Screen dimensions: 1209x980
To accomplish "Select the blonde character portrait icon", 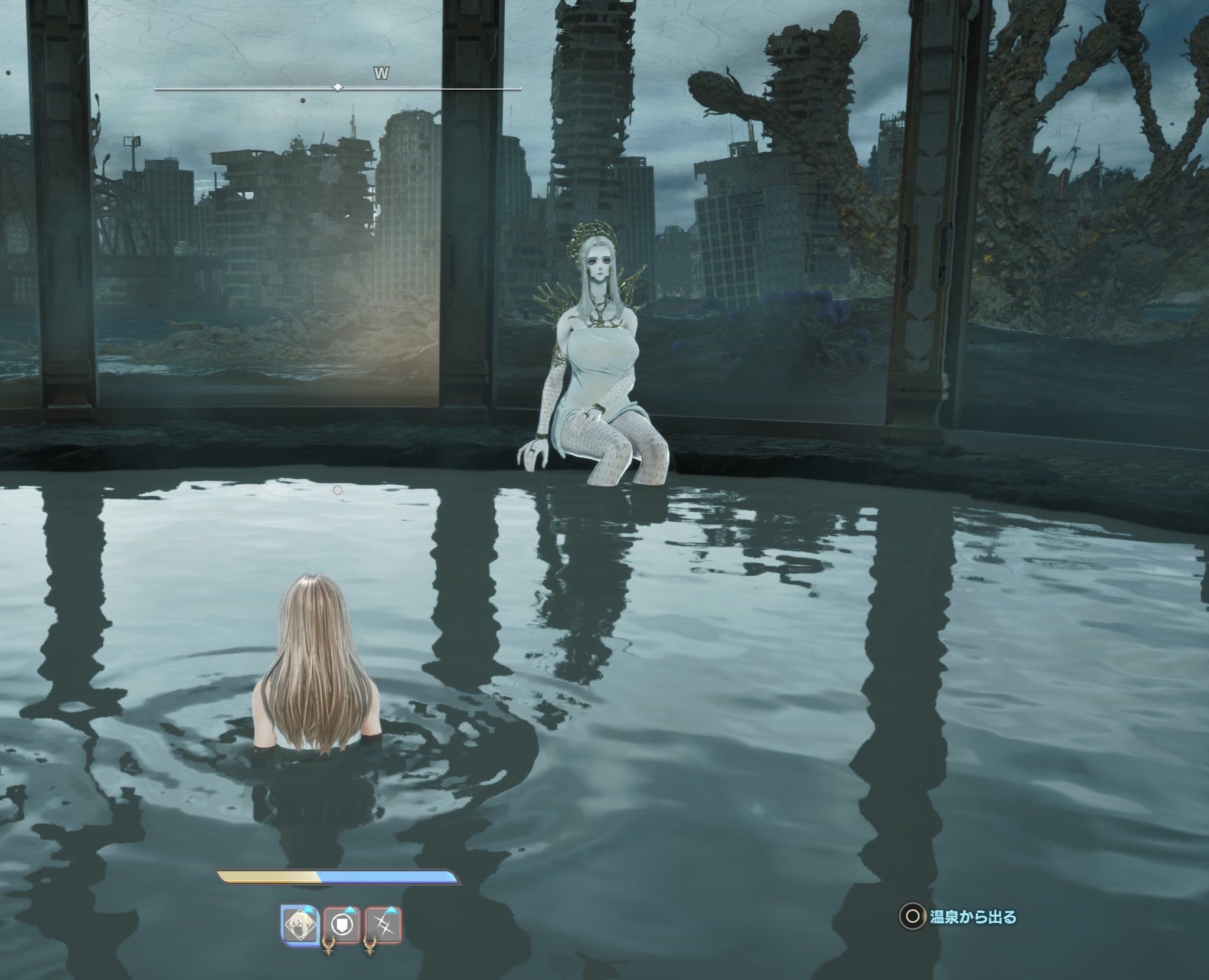I will click(300, 925).
